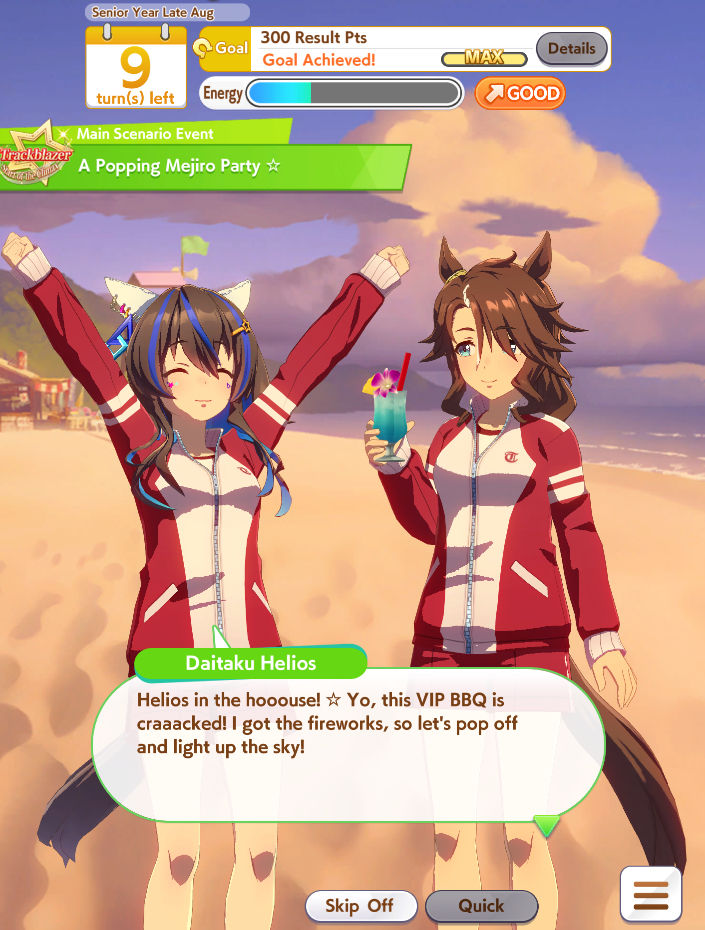Activate Quick dialogue mode
This screenshot has width=705, height=930.
pos(481,906)
